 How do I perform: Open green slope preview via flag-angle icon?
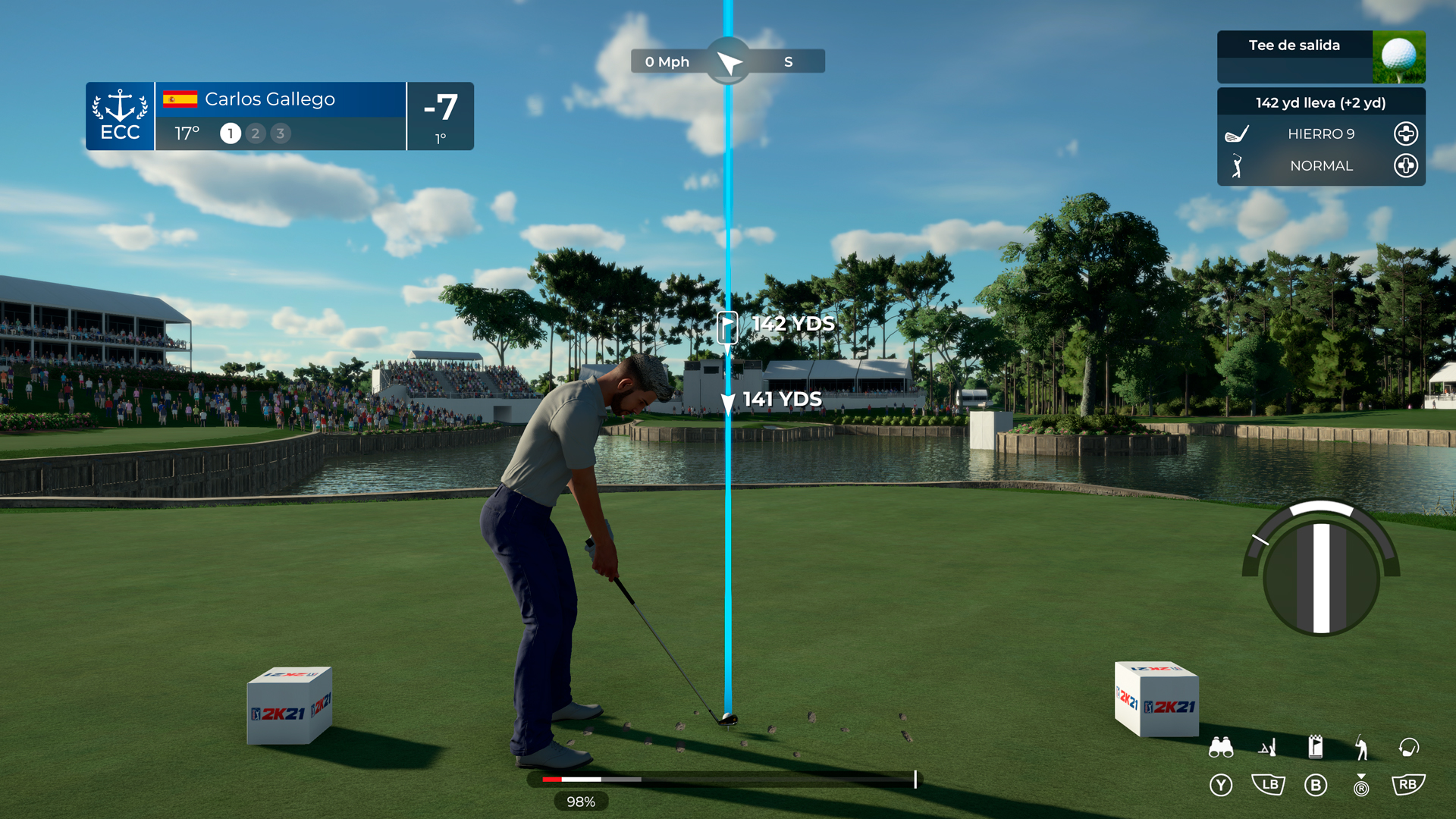point(1269,747)
